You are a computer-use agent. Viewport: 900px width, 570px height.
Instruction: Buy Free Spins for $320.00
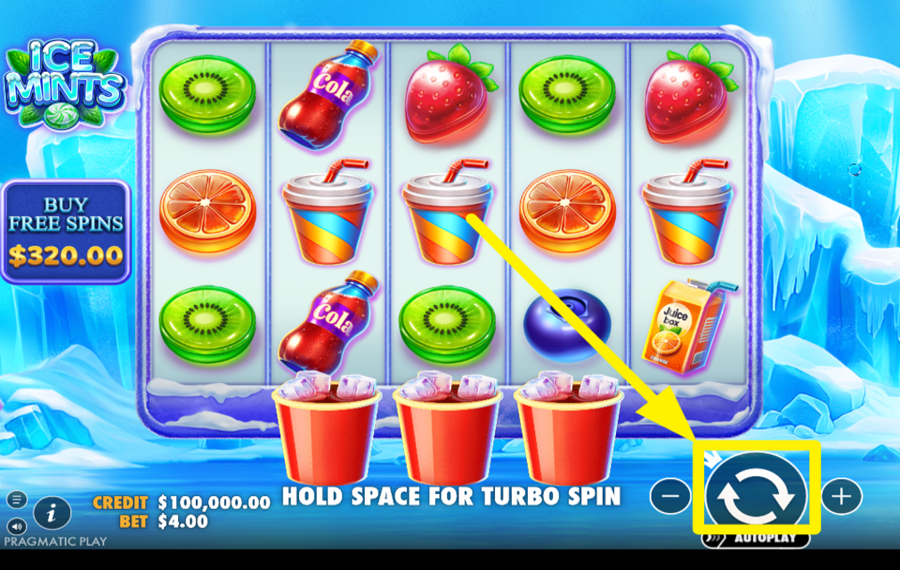click(65, 232)
